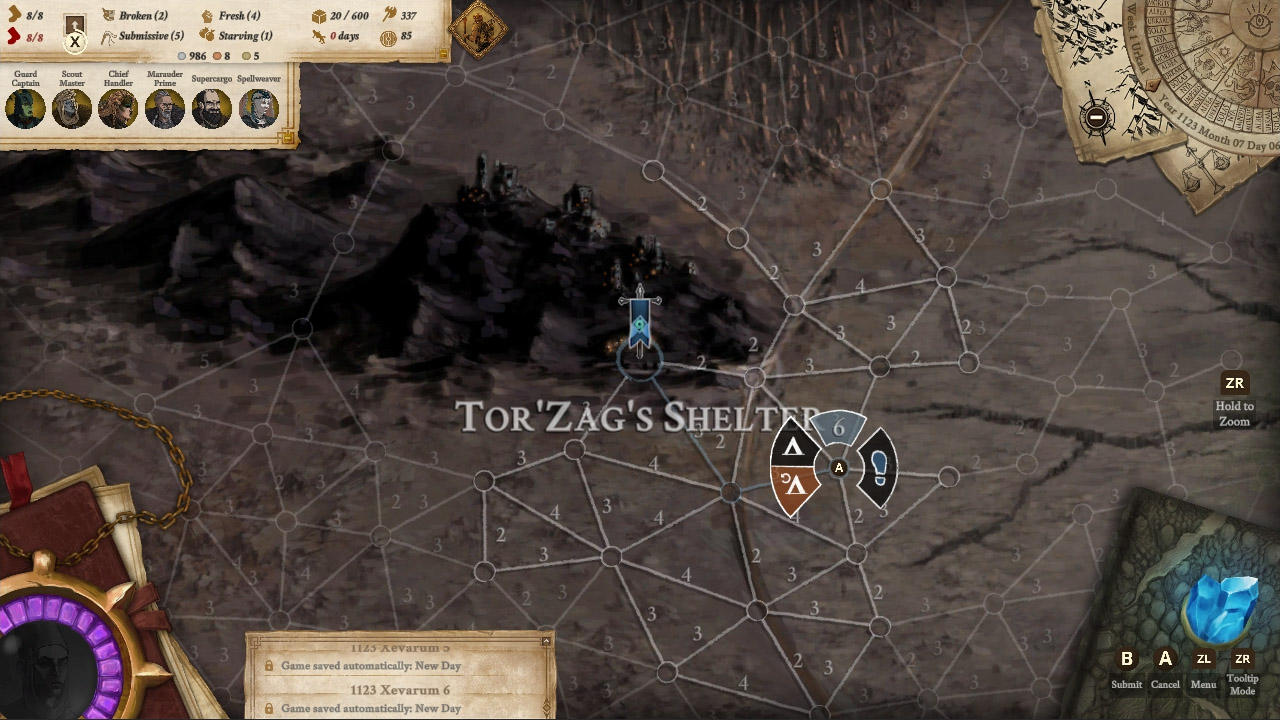
Task: Select the Spellweaver portrait
Action: (258, 107)
